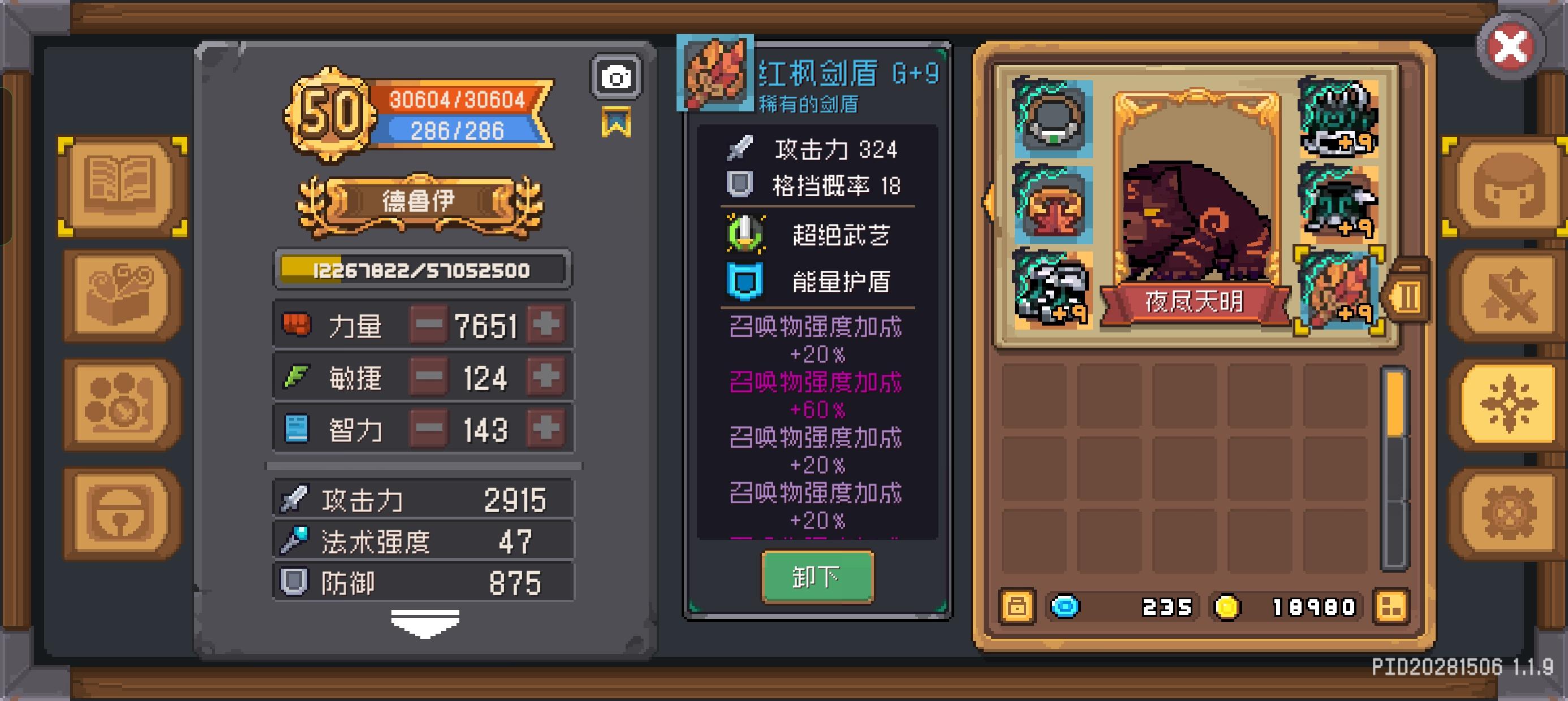Toggle the inventory grid sort icon
The width and height of the screenshot is (1568, 701).
tap(1390, 606)
